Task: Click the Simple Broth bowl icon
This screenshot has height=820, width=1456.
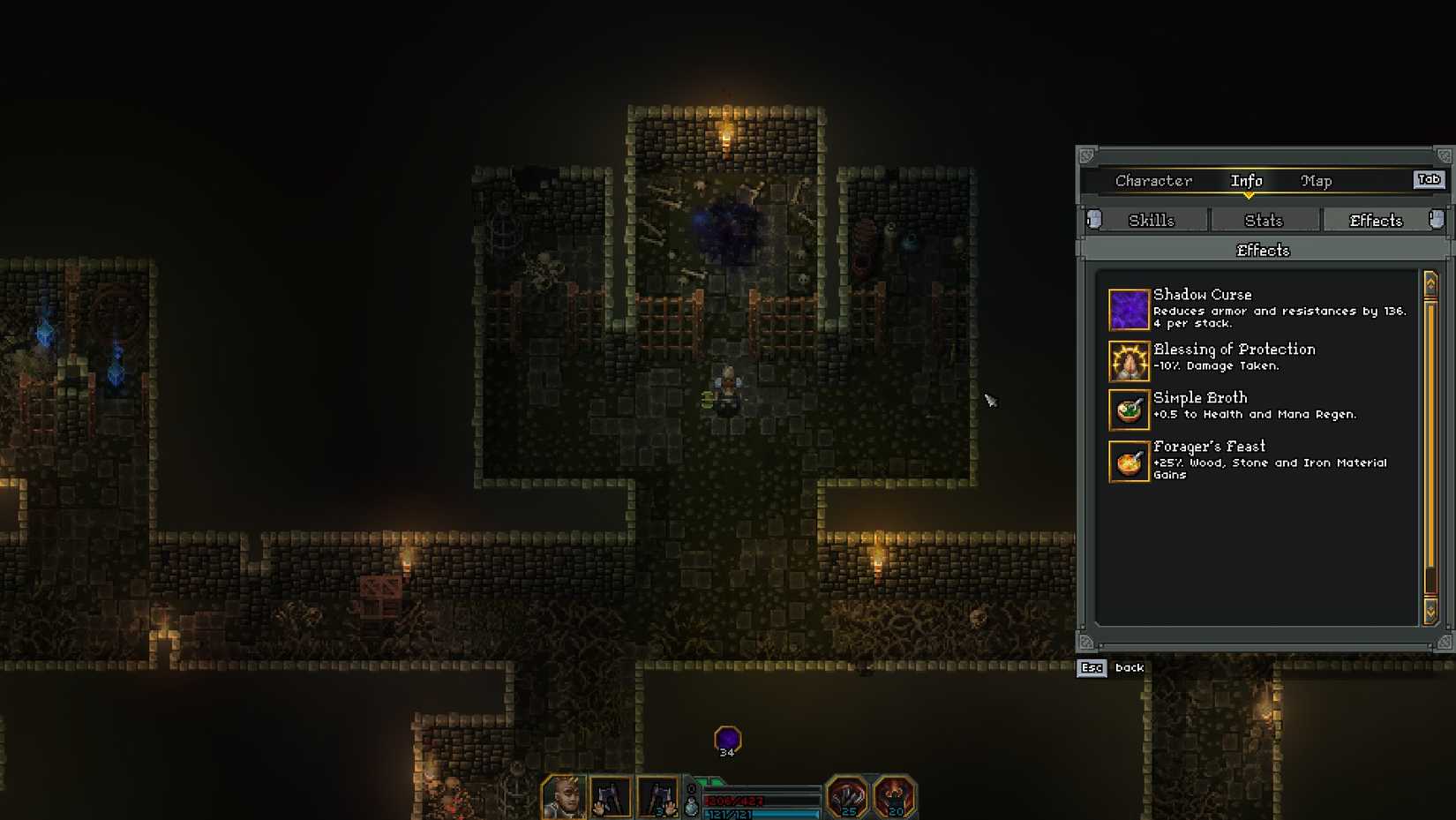Action: click(1128, 410)
